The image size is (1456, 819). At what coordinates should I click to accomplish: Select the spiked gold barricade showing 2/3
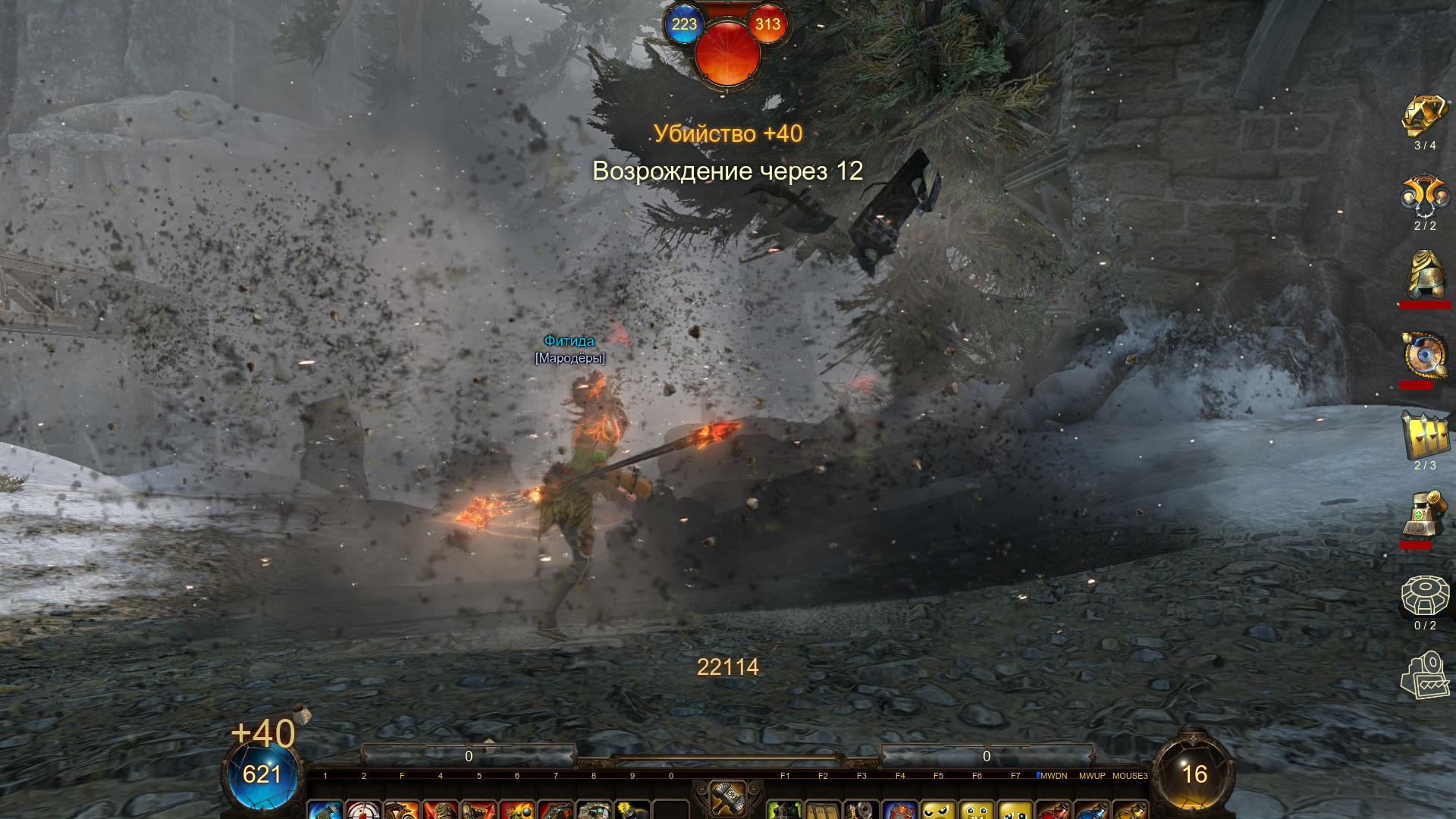pyautogui.click(x=1424, y=436)
